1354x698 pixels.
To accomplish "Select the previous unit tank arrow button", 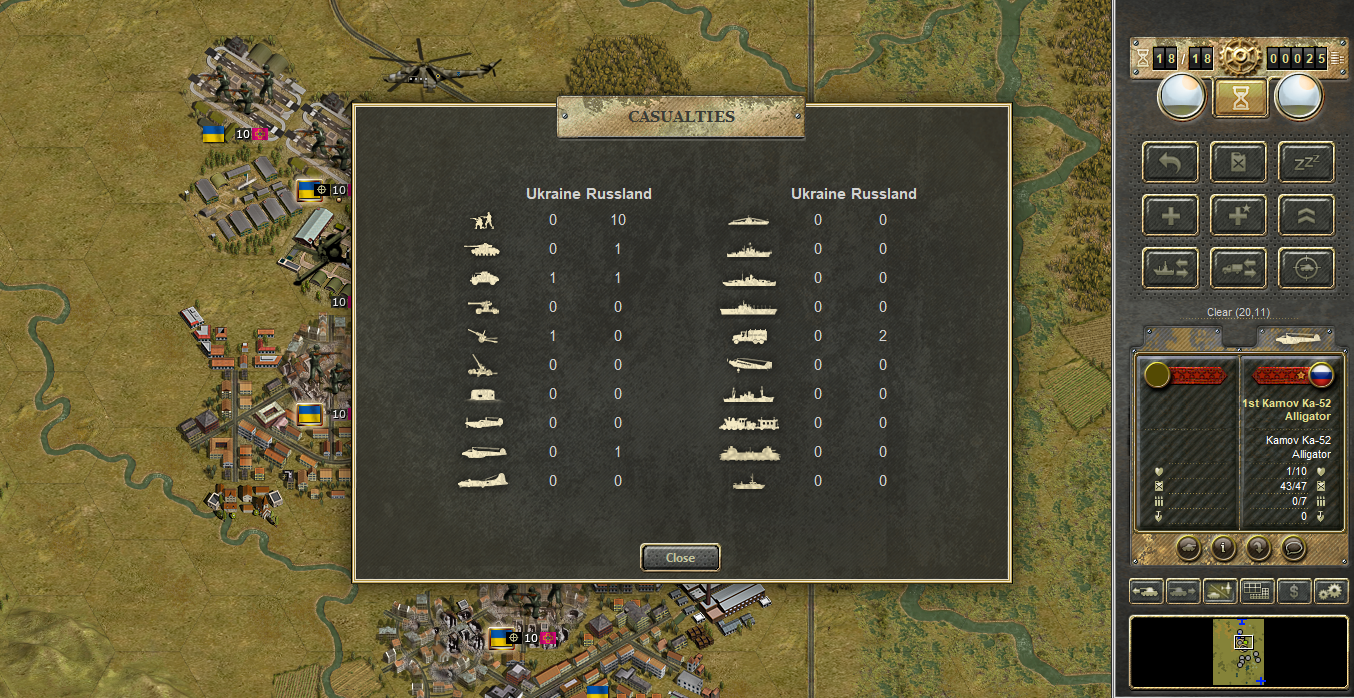I will (x=1146, y=591).
